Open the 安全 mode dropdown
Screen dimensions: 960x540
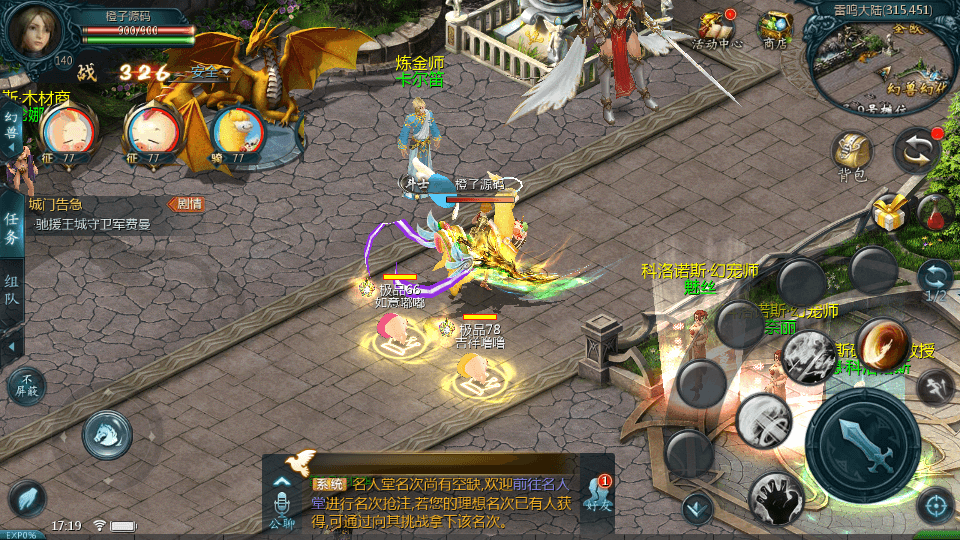[x=207, y=72]
